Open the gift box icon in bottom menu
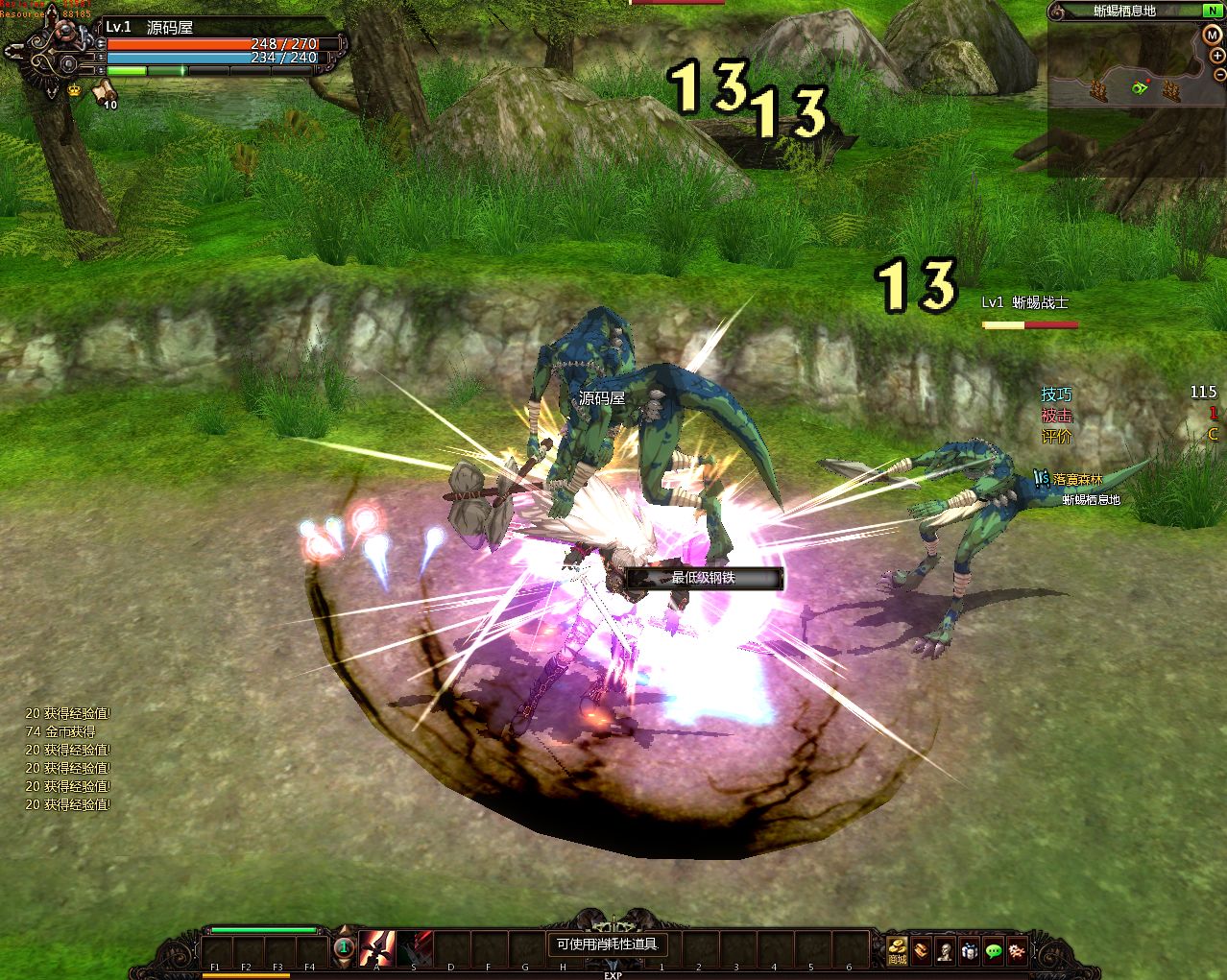This screenshot has height=980, width=1227. point(970,950)
